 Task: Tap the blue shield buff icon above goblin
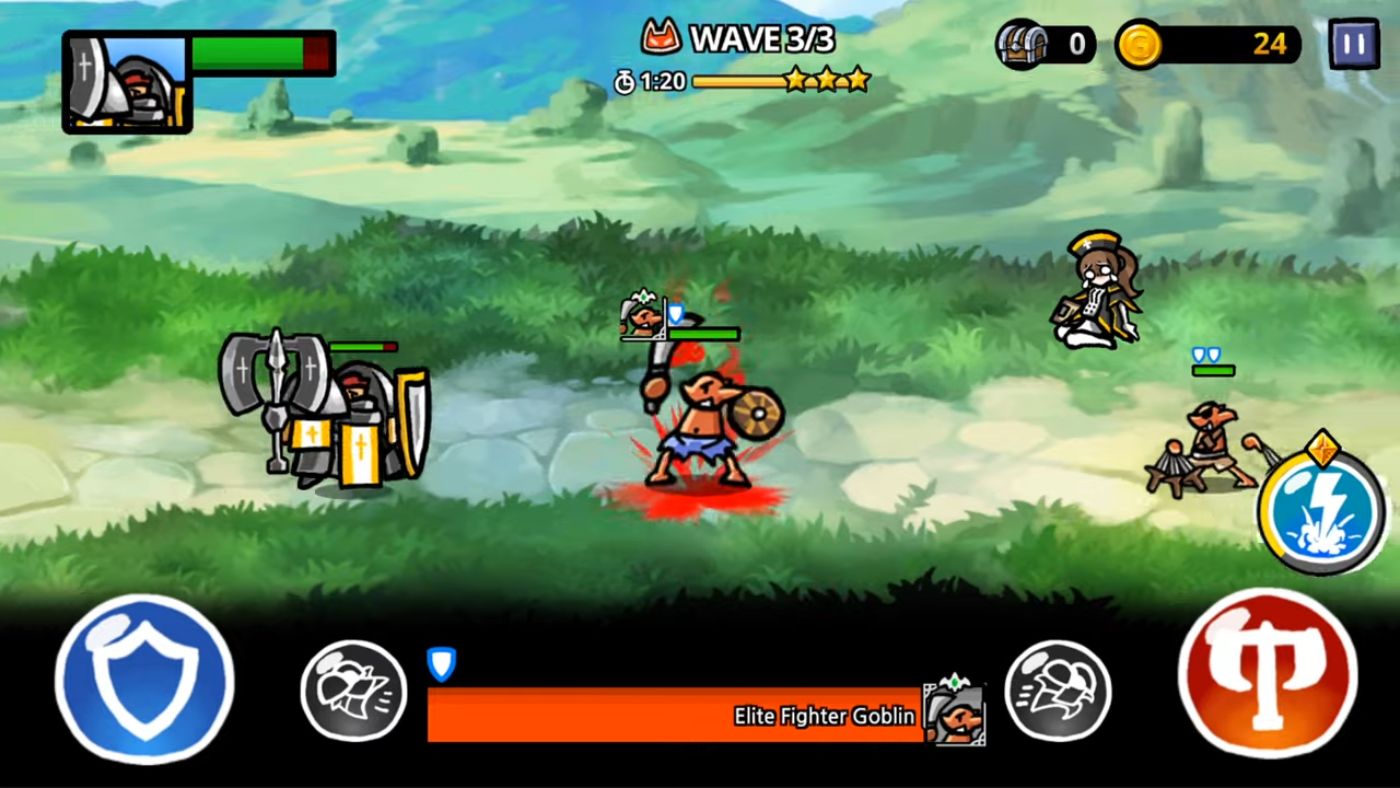pyautogui.click(x=677, y=315)
